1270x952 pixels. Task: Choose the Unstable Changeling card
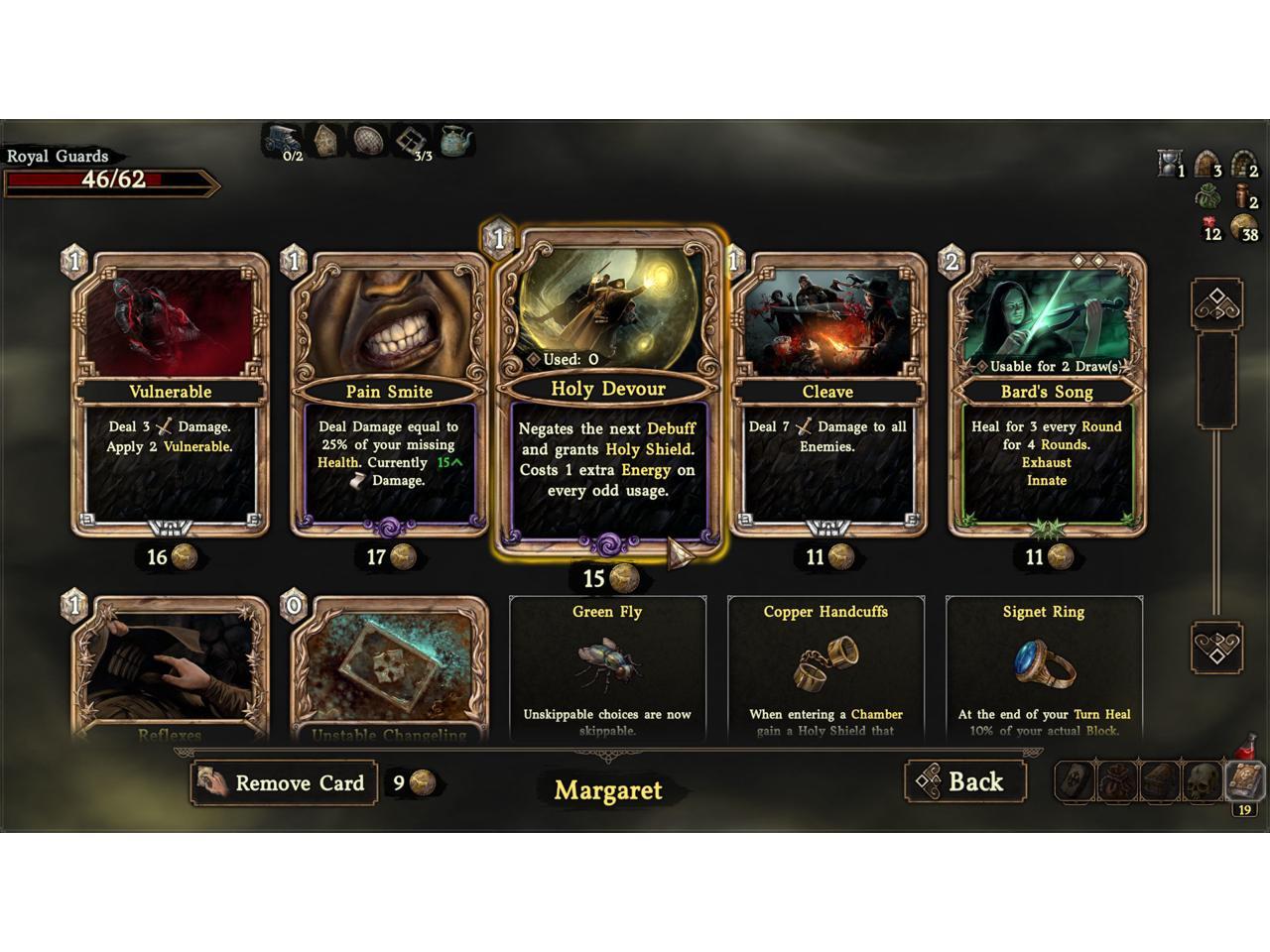click(x=389, y=669)
